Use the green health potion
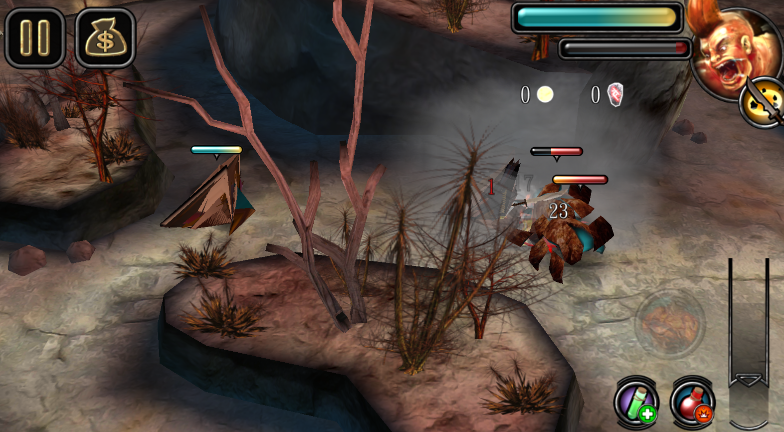This screenshot has height=432, width=784. [x=635, y=400]
